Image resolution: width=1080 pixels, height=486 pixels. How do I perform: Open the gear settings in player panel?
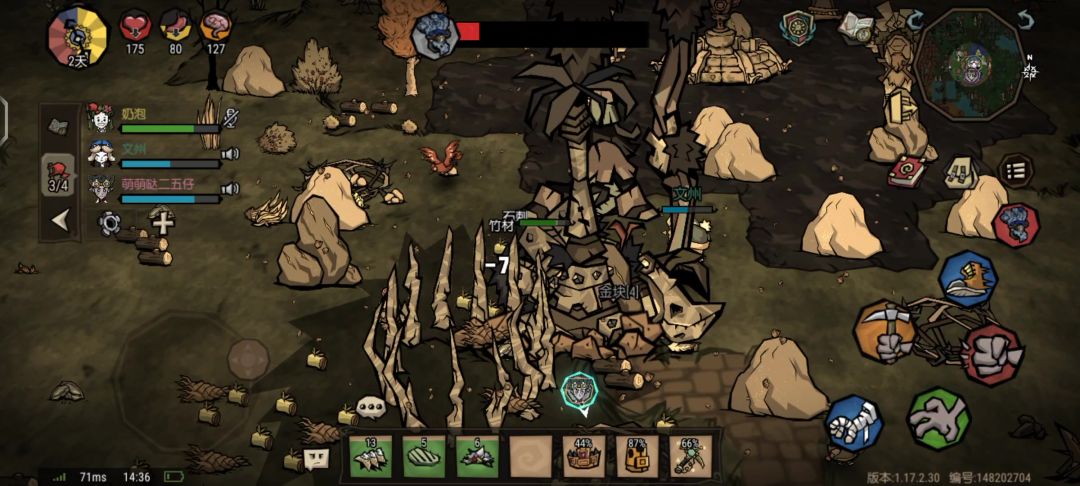pyautogui.click(x=109, y=222)
